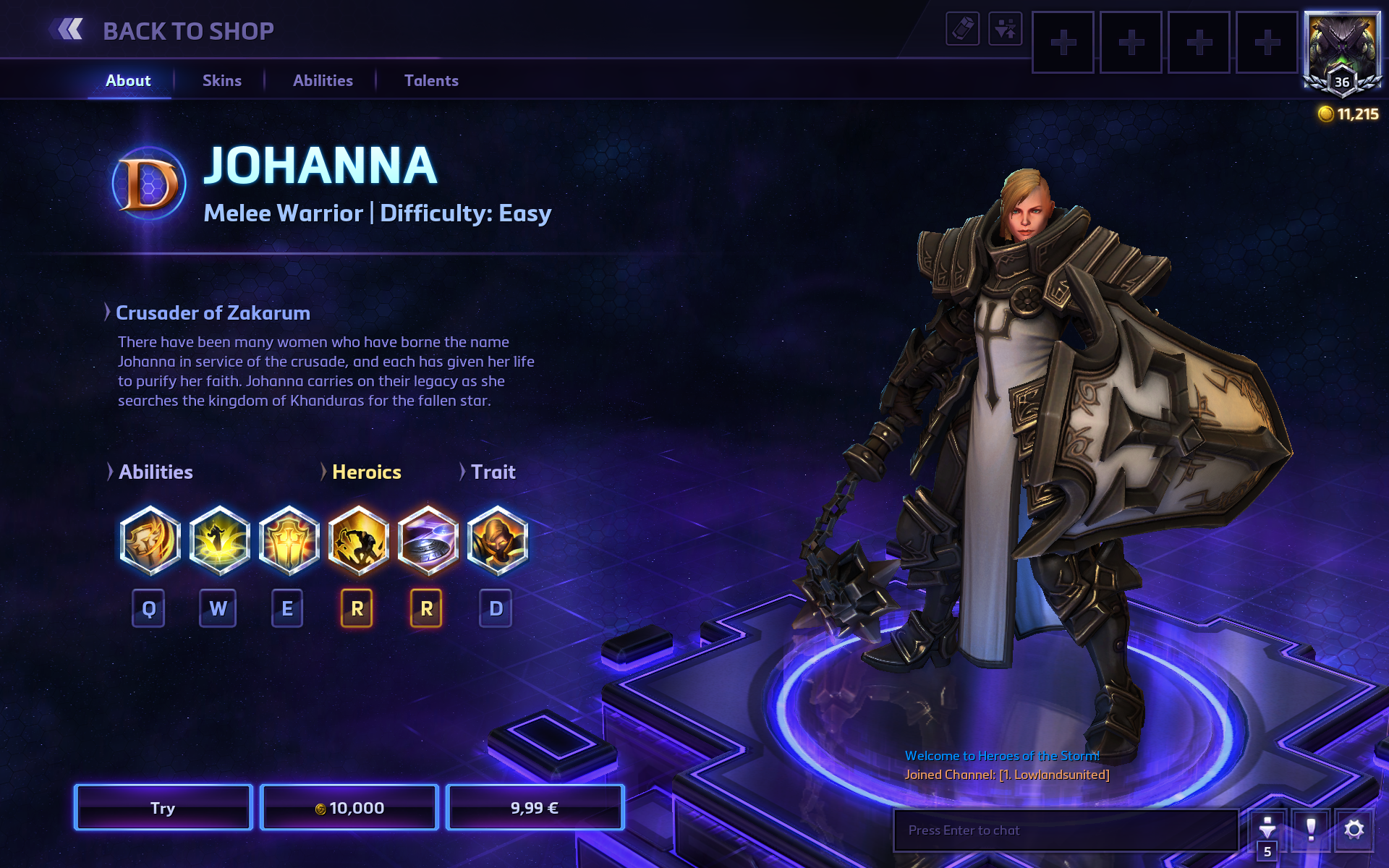The image size is (1389, 868).
Task: Open the exclamation mark notifications button
Action: point(1310,829)
